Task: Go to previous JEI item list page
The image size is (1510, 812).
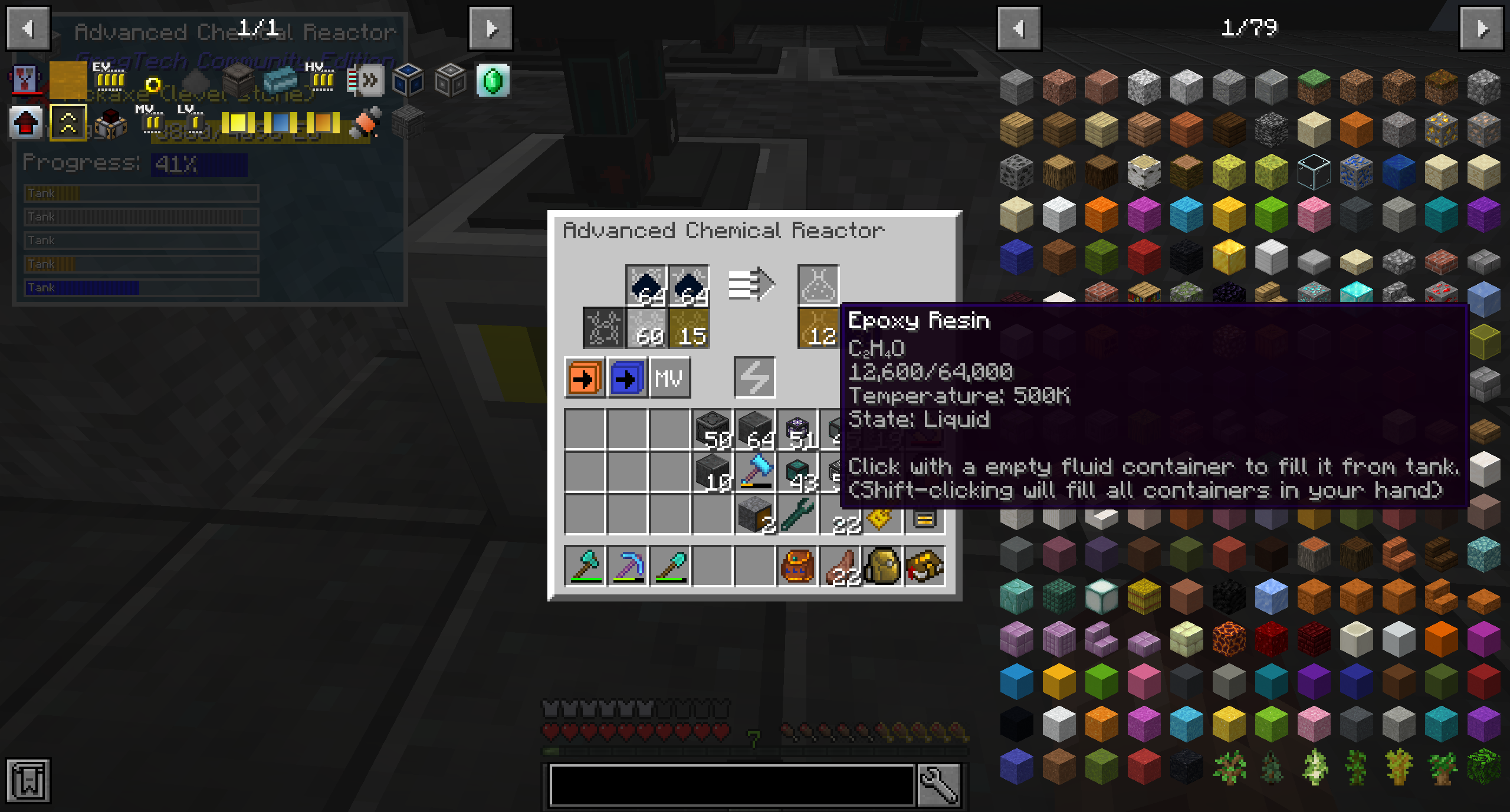Action: point(1019,28)
